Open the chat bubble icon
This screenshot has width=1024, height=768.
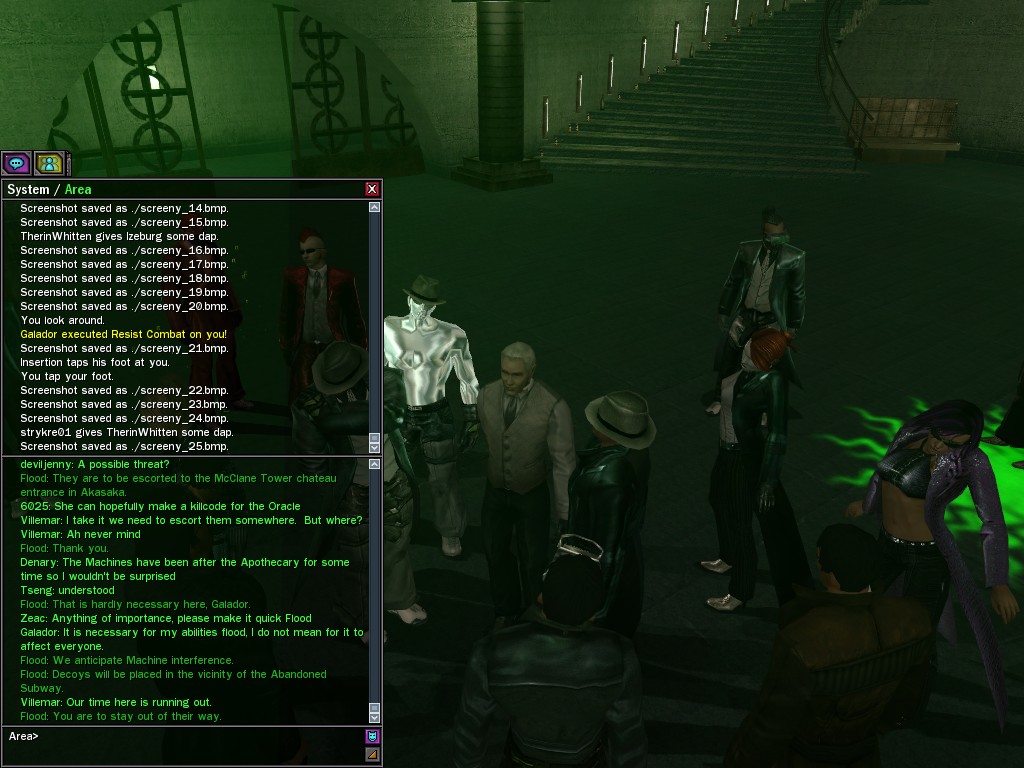point(16,162)
